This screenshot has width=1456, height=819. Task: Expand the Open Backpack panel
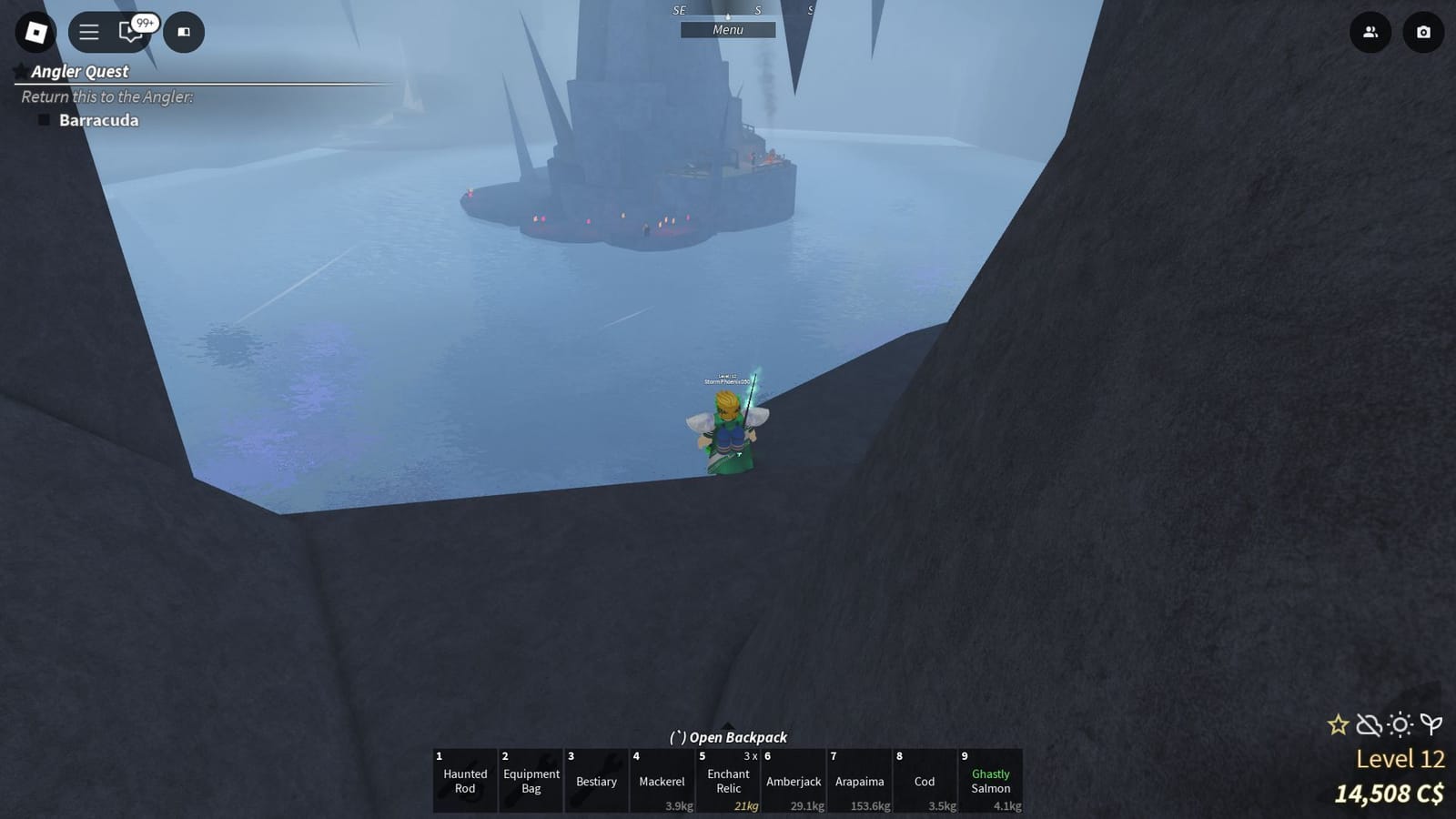click(x=728, y=737)
